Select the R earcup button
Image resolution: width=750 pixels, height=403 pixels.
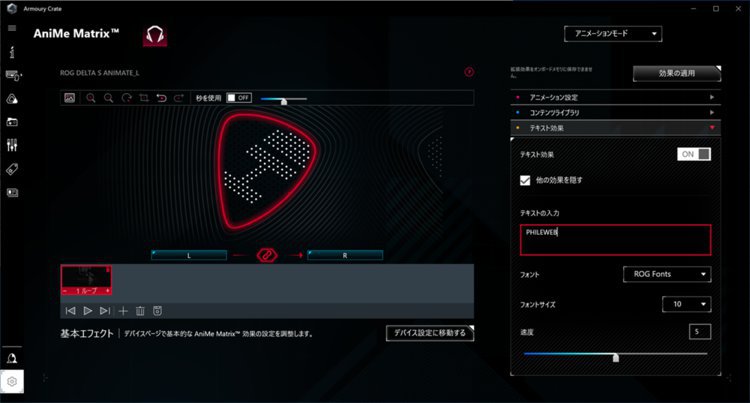344,256
